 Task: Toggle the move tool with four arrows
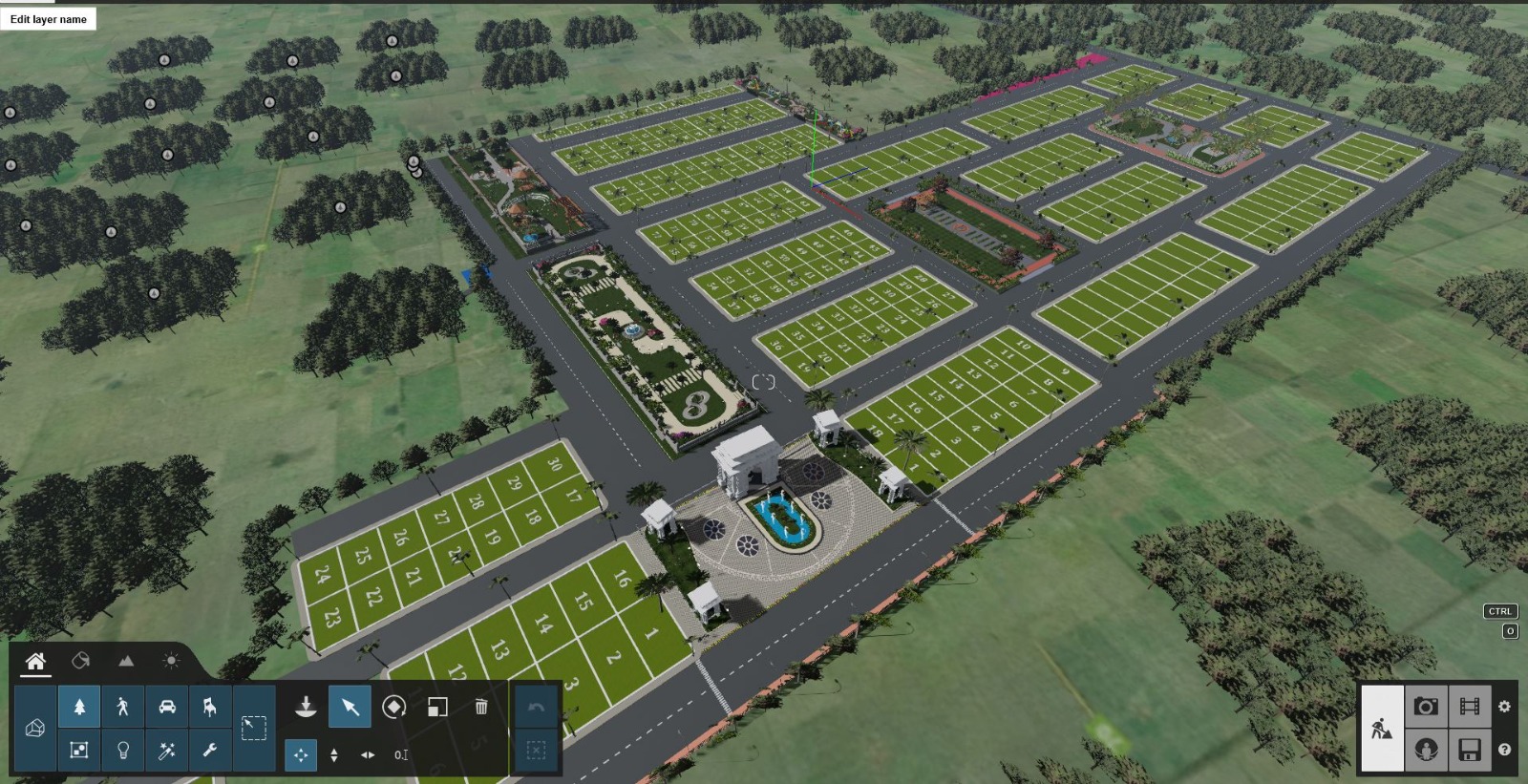pyautogui.click(x=301, y=754)
